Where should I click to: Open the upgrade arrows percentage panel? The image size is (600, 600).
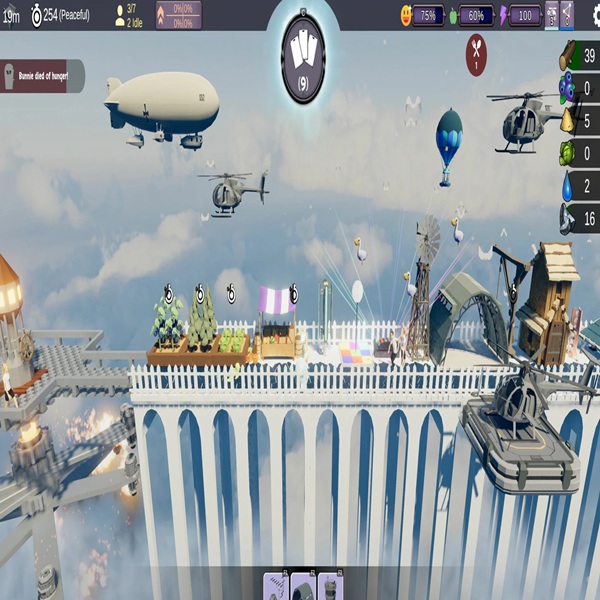(178, 15)
